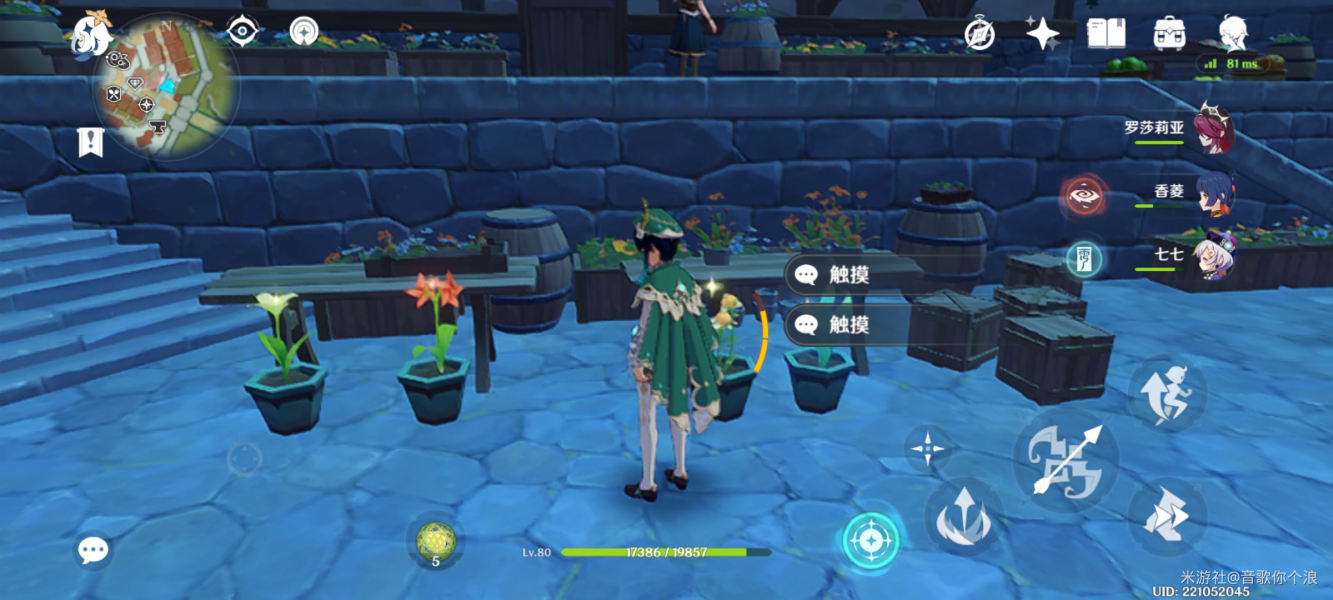Image resolution: width=1333 pixels, height=600 pixels.
Task: Tap the jump button
Action: (1167, 516)
